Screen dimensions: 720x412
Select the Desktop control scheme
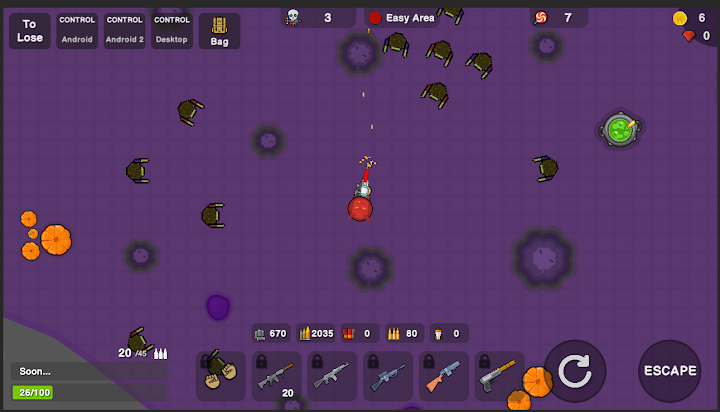click(x=172, y=31)
